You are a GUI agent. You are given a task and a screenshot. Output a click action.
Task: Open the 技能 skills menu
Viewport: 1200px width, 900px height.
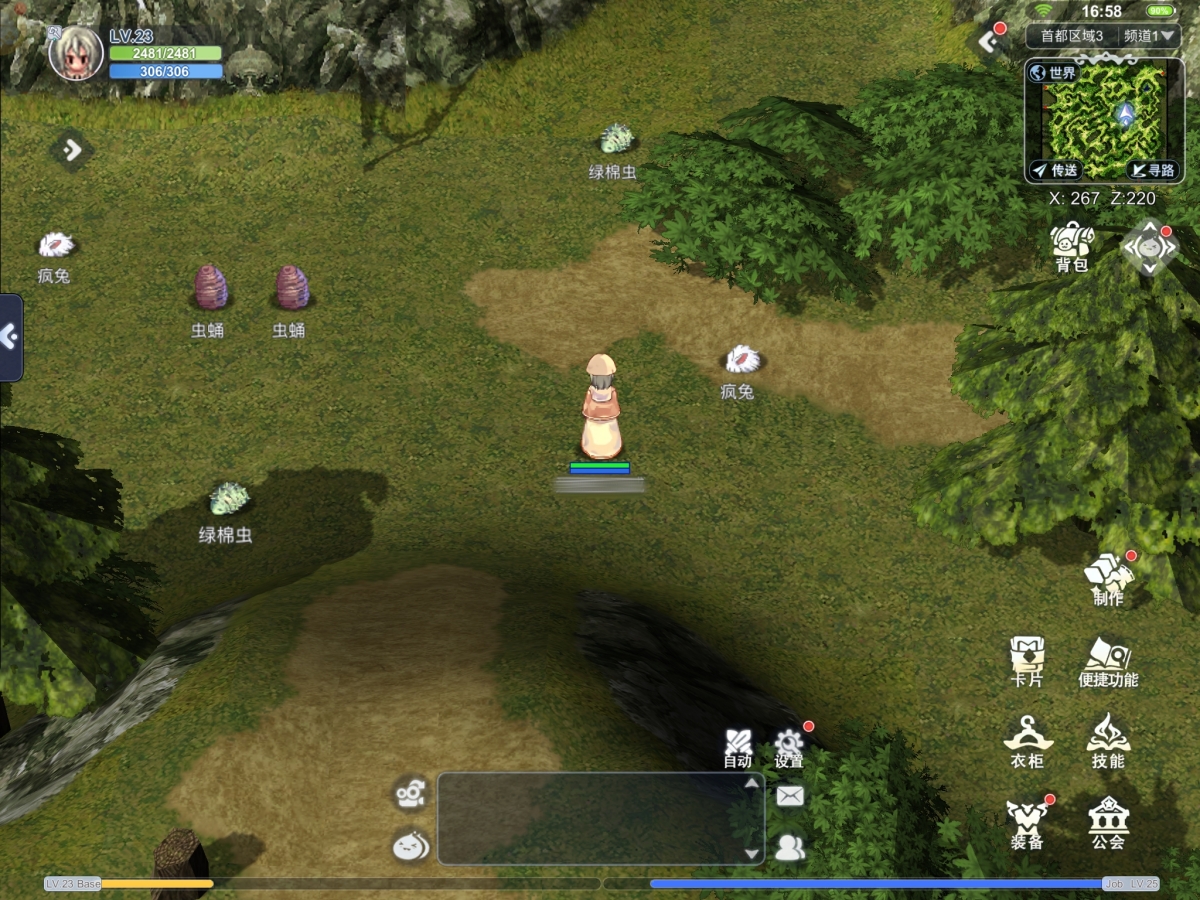[1108, 741]
